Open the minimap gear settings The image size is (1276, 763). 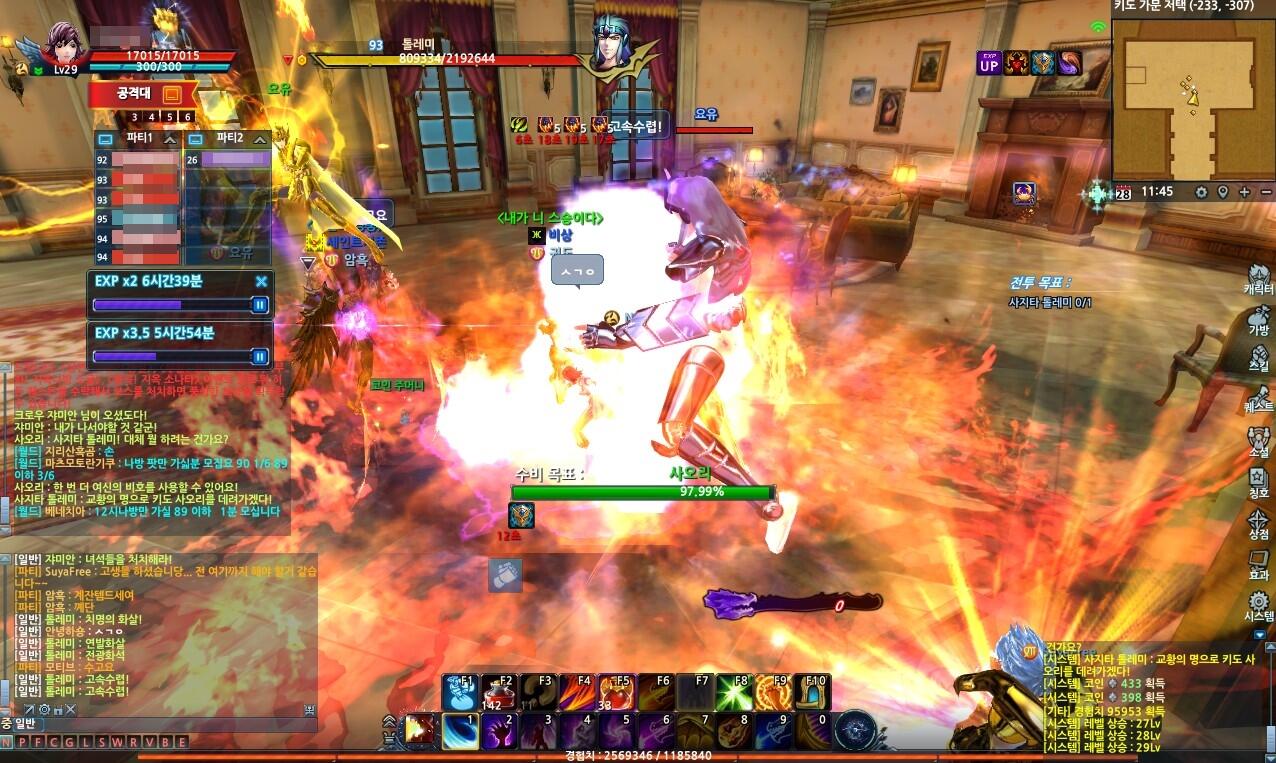click(x=1201, y=192)
